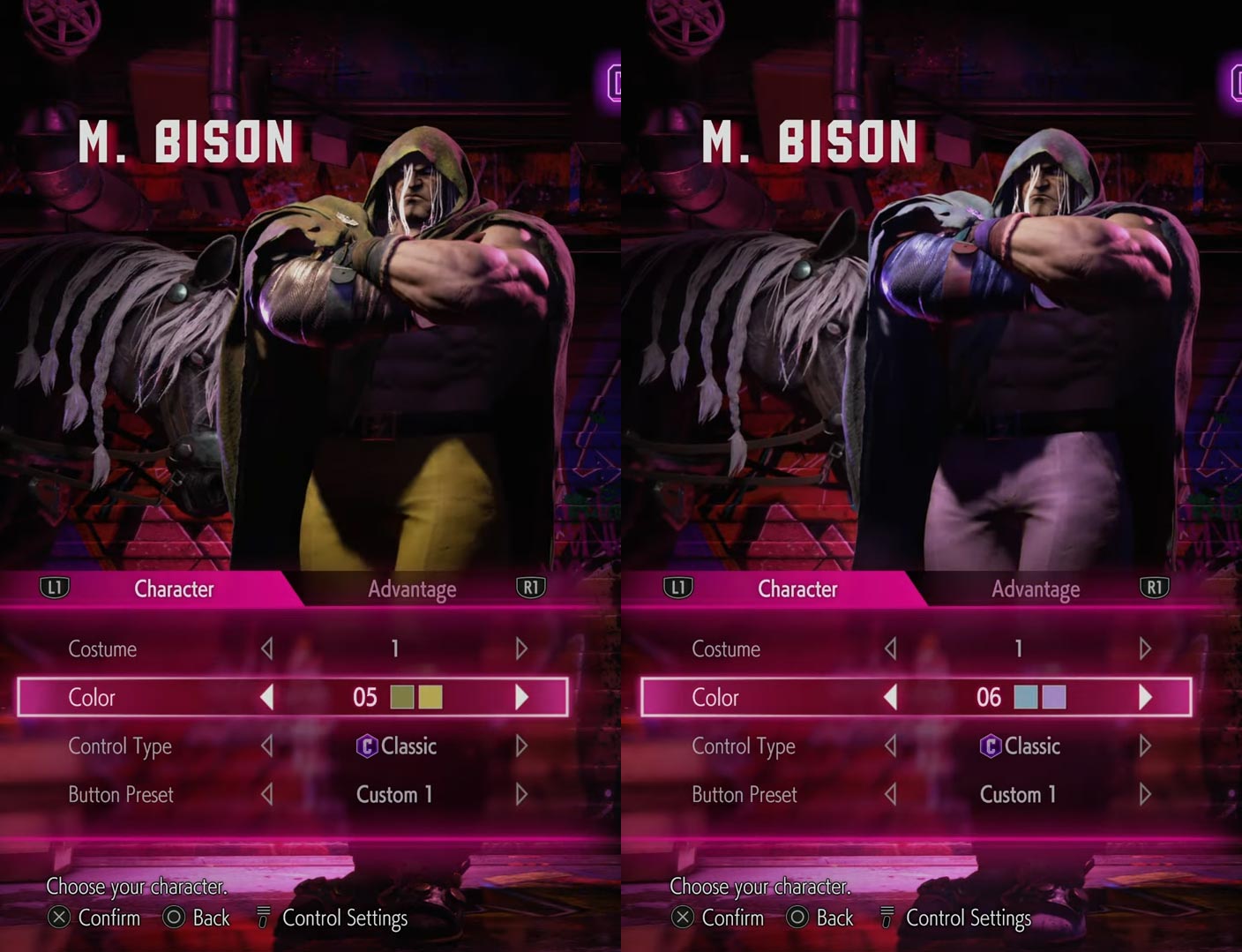Click the left arrow to change Color
1242x952 pixels.
tap(267, 697)
